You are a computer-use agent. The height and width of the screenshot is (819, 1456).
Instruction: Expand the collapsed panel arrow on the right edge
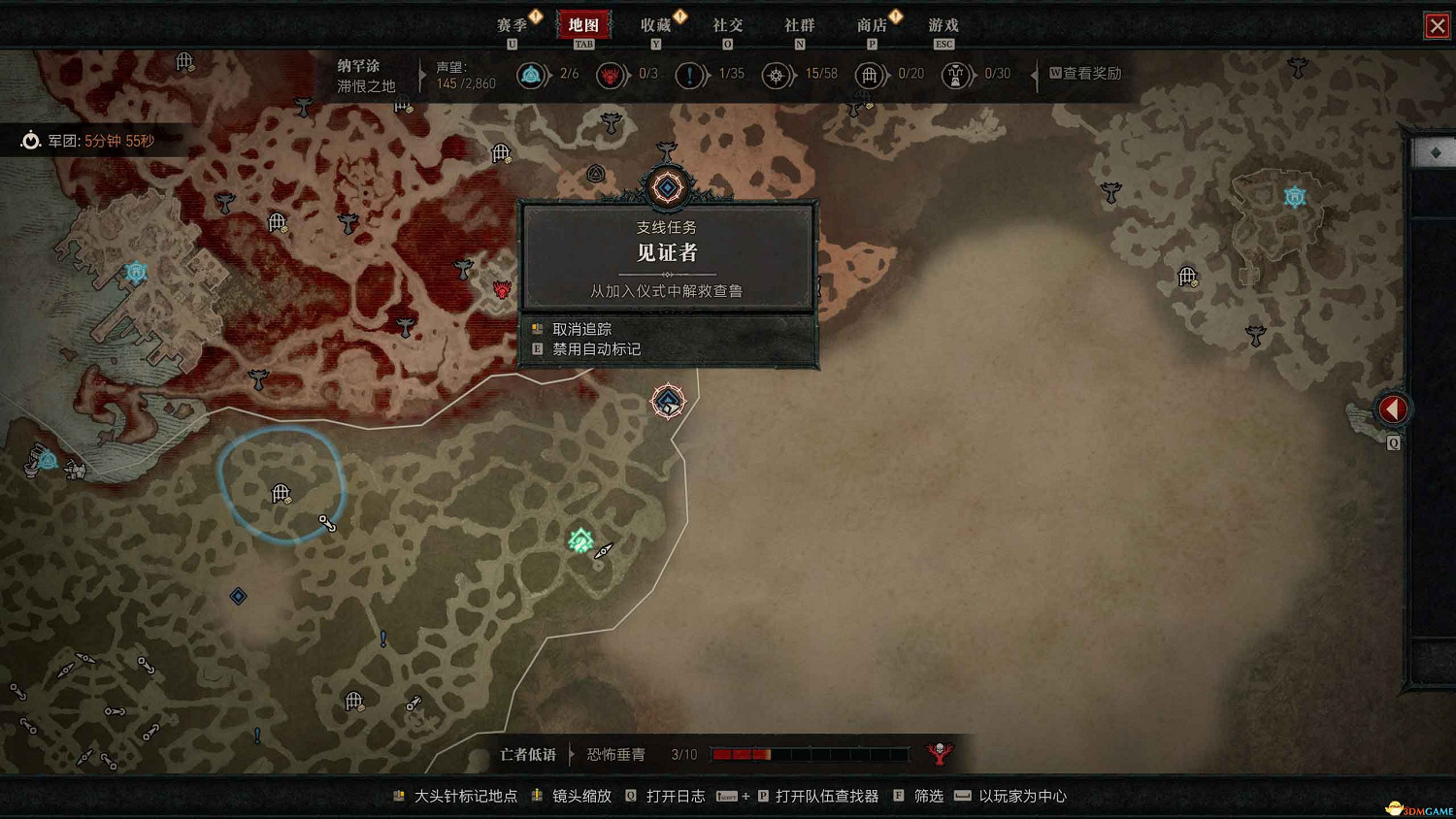tap(1393, 409)
